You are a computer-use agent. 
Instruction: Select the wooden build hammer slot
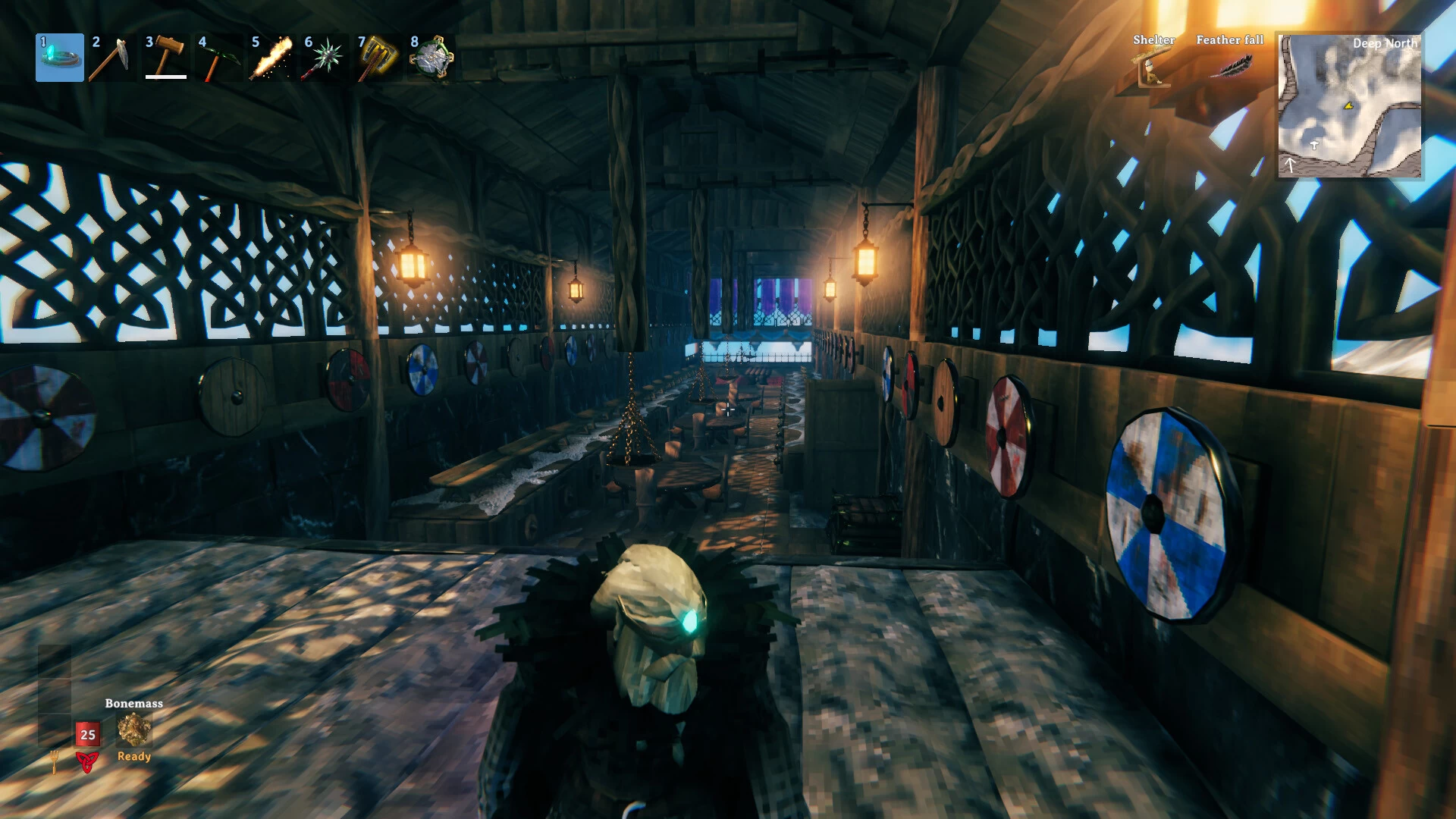pyautogui.click(x=165, y=58)
